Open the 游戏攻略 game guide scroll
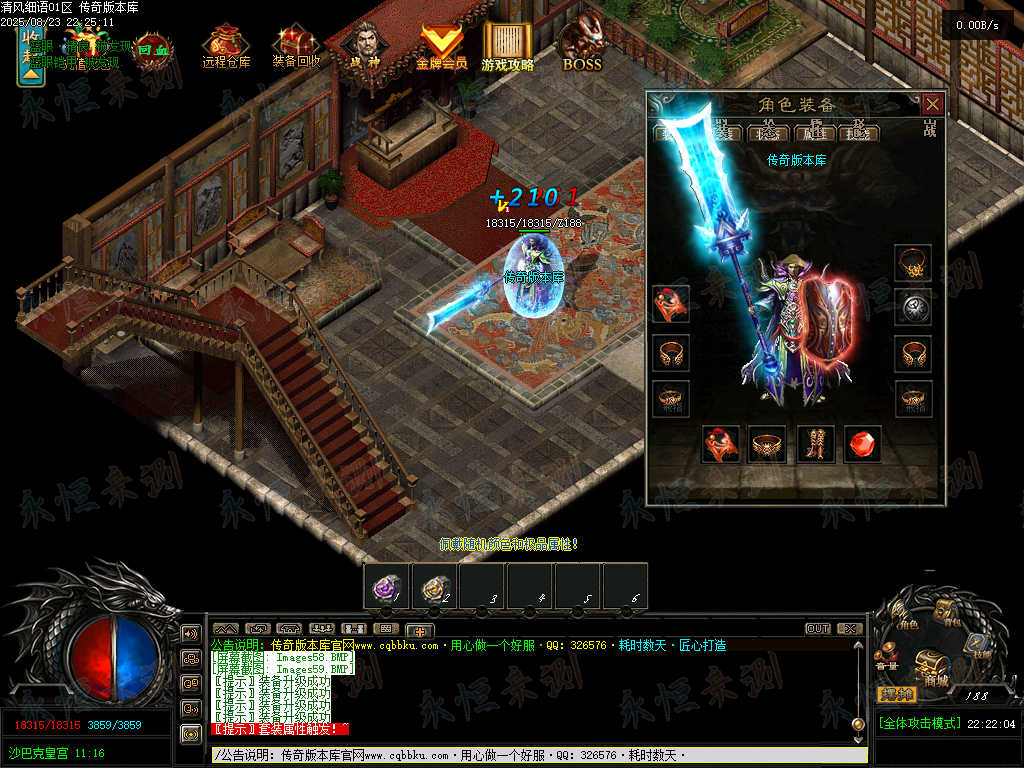Image resolution: width=1024 pixels, height=768 pixels. pos(507,46)
